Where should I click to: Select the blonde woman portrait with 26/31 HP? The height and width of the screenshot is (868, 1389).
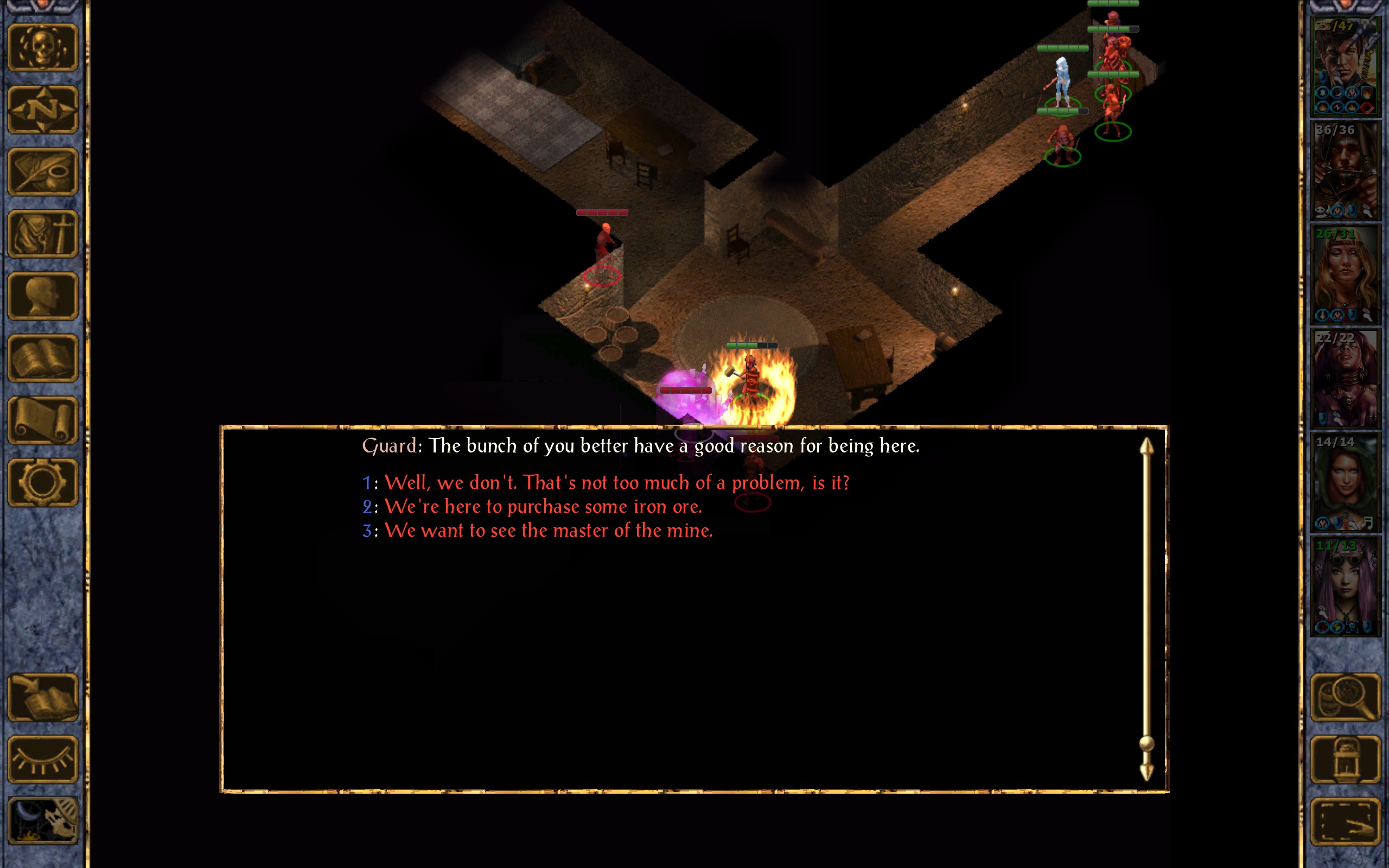click(x=1345, y=275)
